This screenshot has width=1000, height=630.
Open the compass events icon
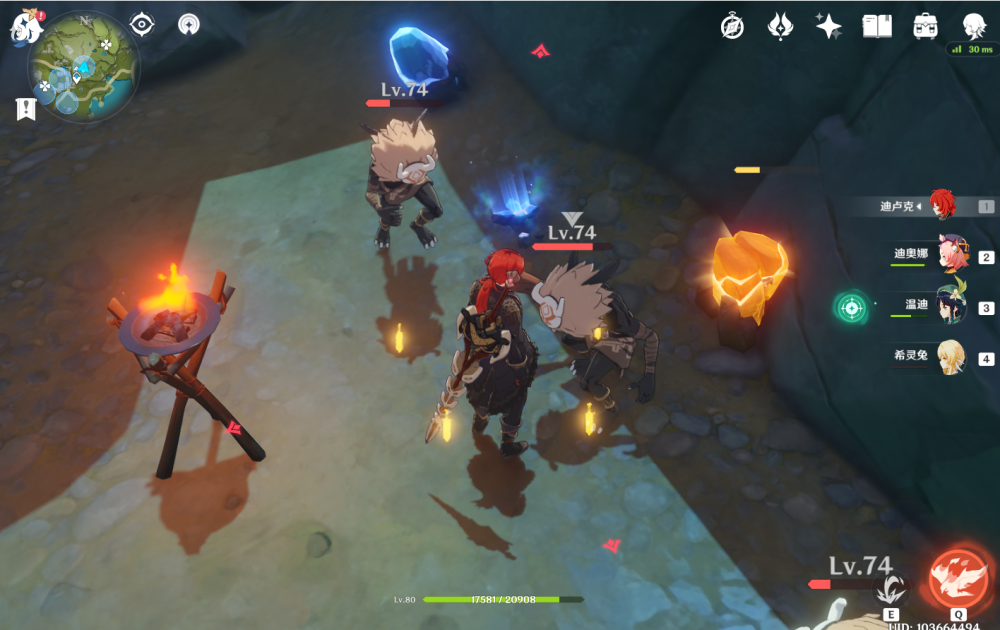point(732,27)
